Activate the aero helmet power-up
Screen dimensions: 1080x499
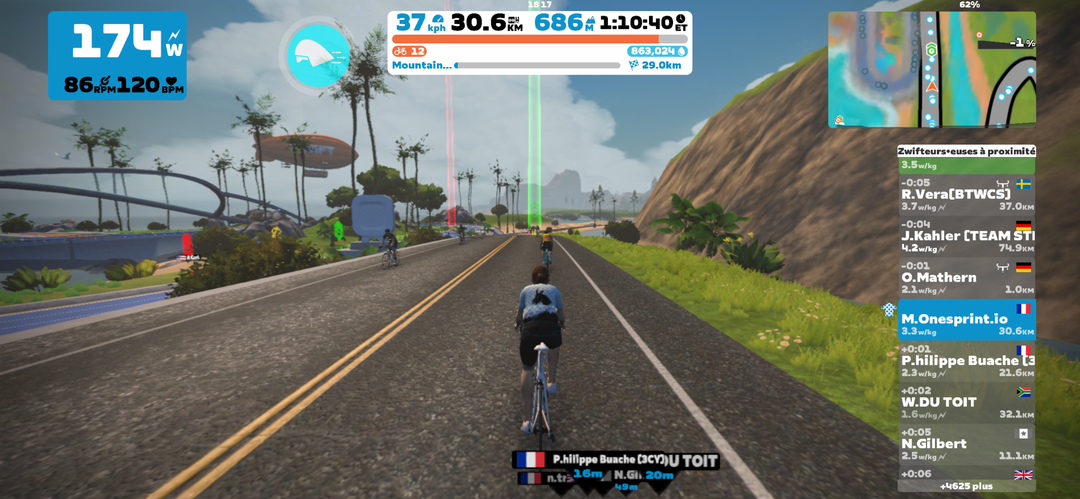[318, 56]
